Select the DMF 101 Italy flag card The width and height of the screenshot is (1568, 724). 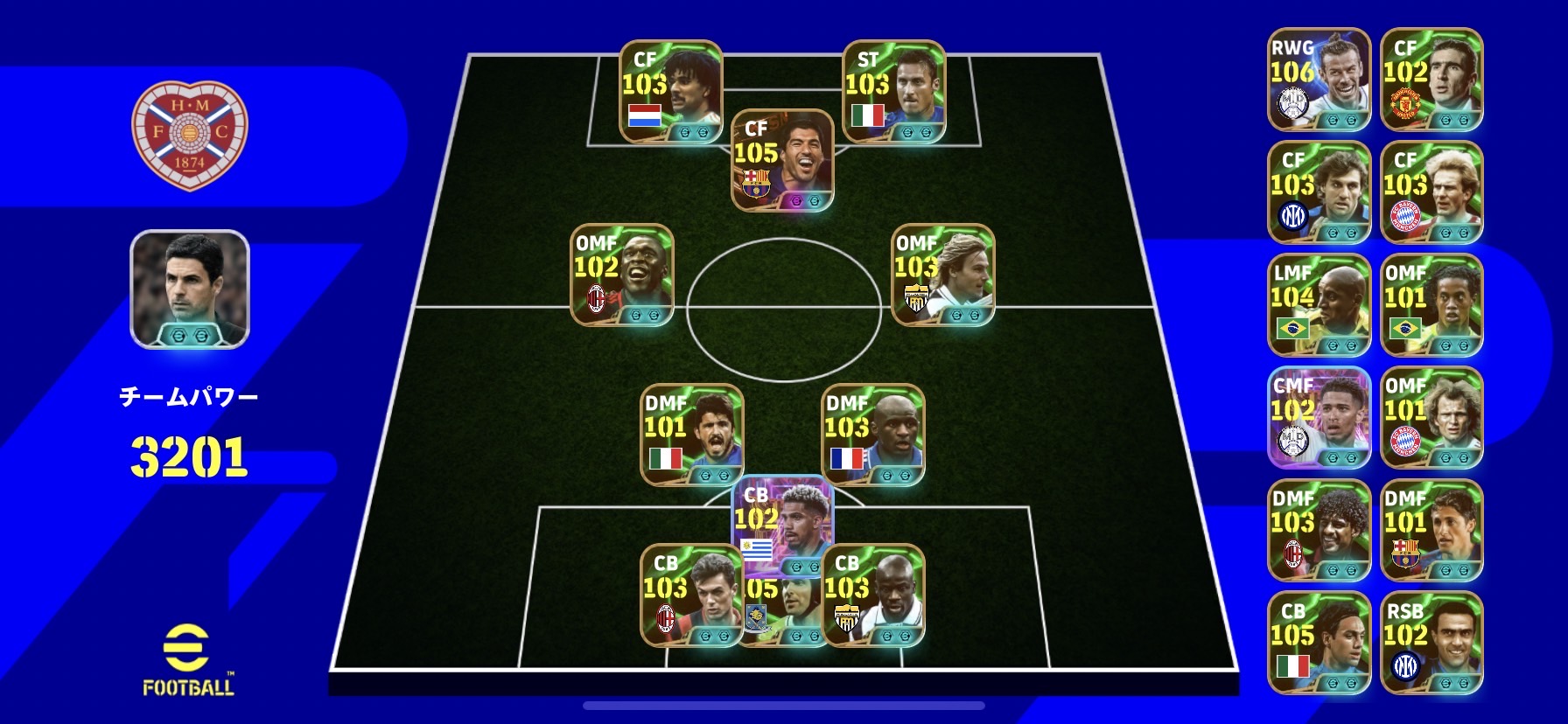click(x=691, y=435)
